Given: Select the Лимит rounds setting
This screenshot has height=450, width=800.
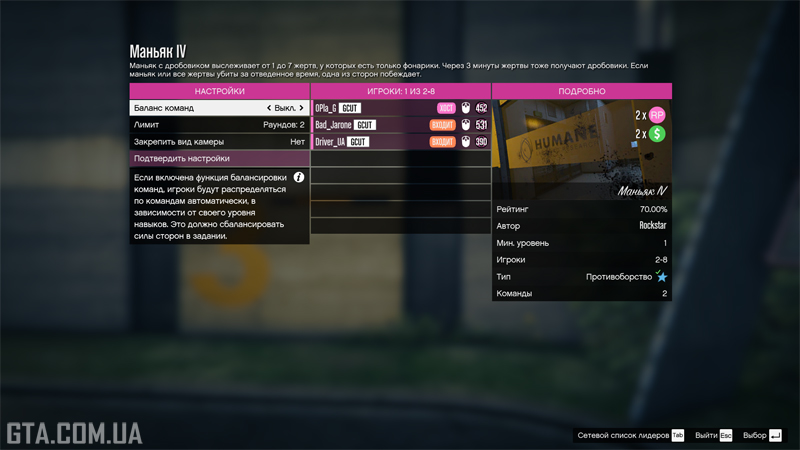Looking at the screenshot, I should tap(219, 125).
